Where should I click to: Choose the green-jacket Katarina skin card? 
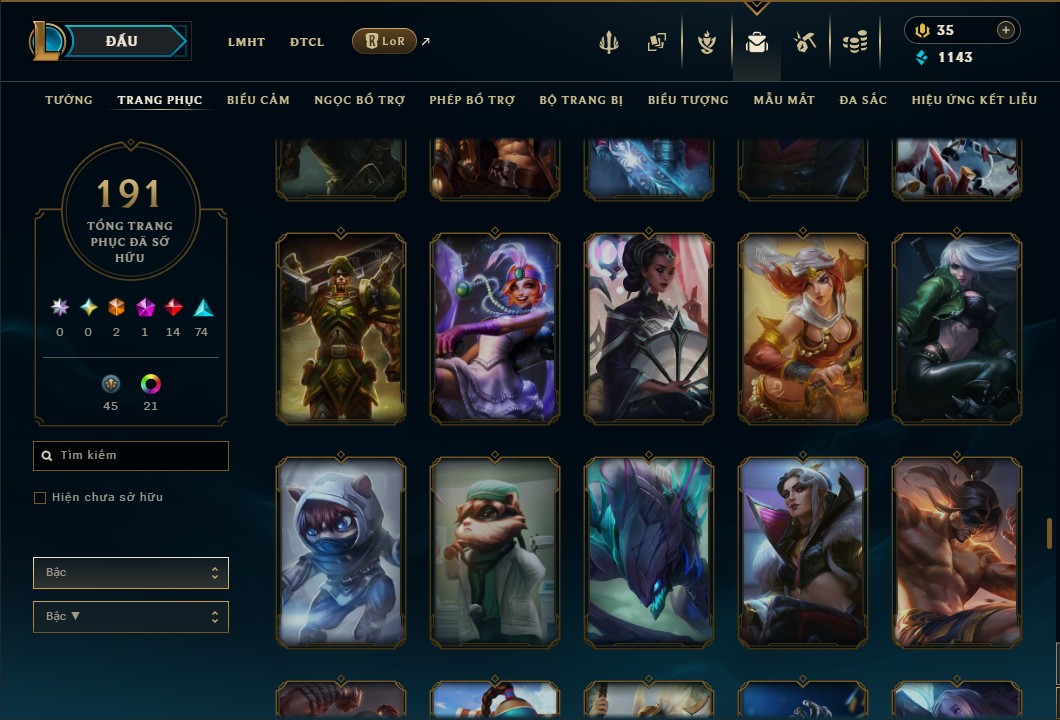(x=957, y=329)
